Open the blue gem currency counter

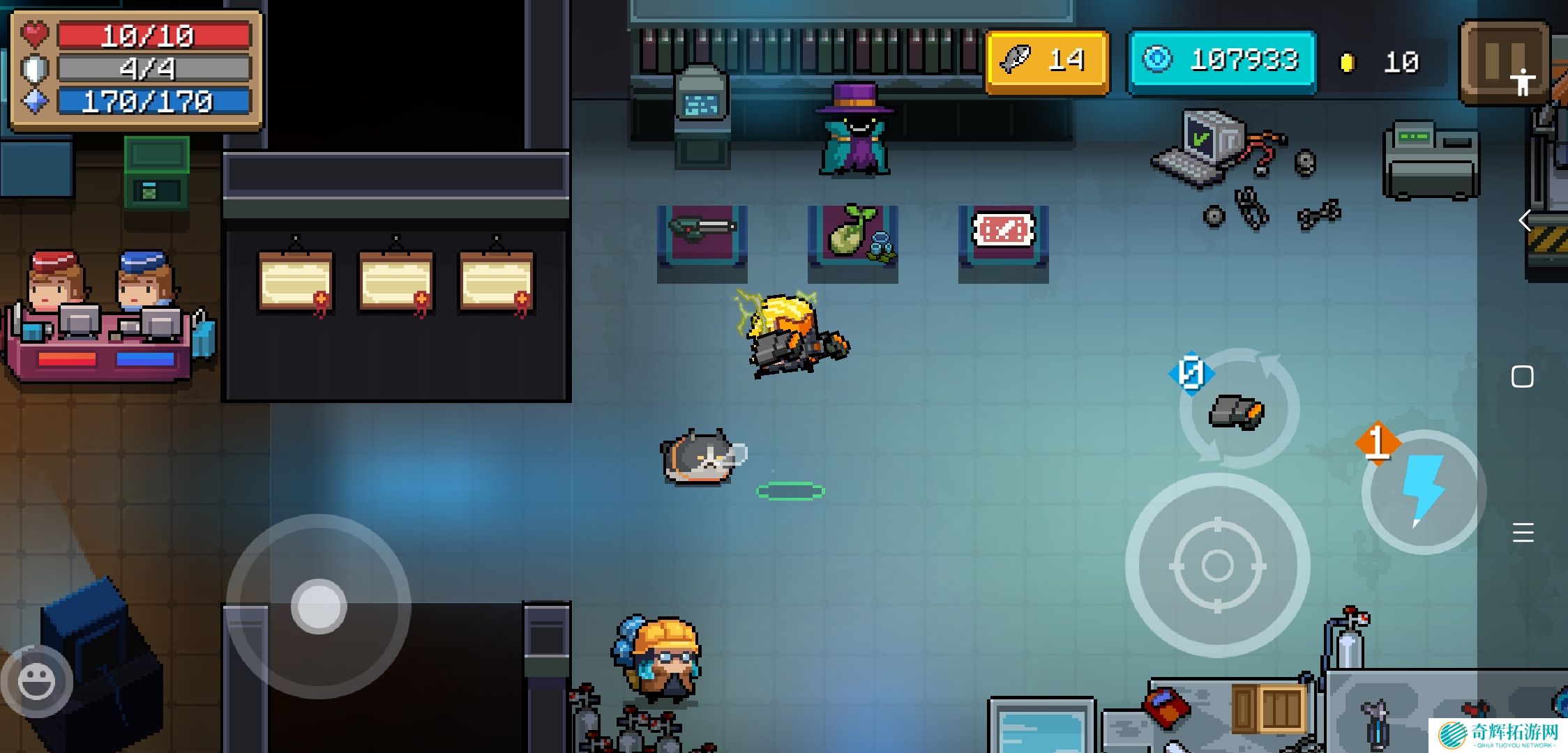[x=1222, y=61]
